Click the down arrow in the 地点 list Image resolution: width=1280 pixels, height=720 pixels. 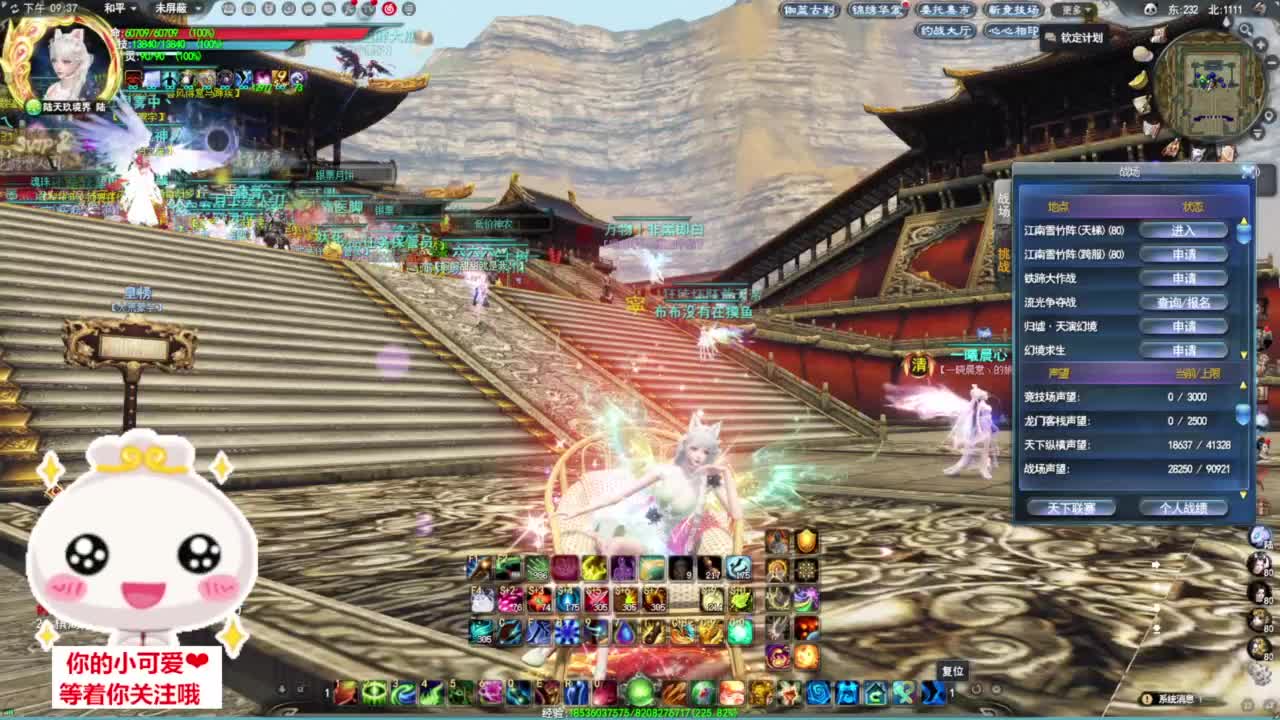[x=1243, y=355]
